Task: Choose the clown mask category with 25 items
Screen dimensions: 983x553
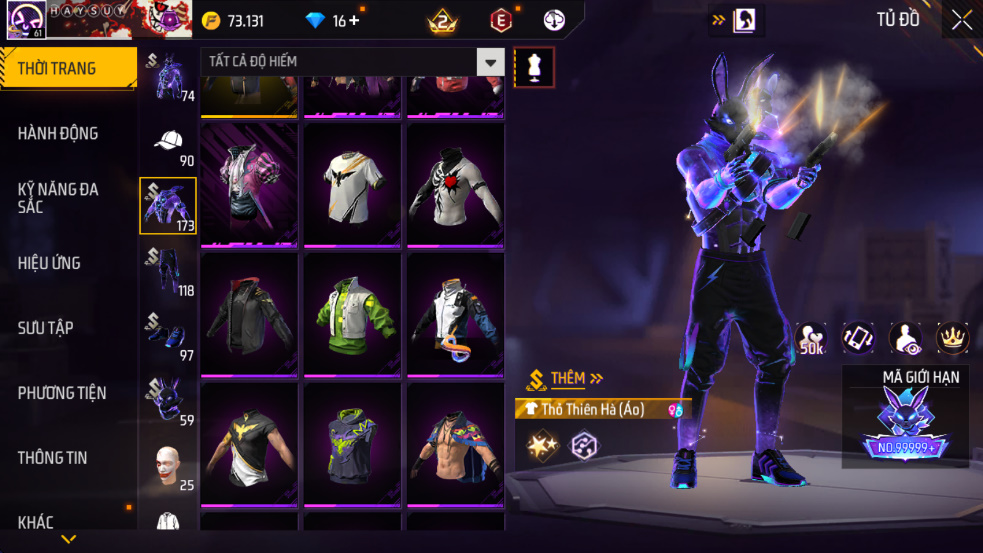Action: [168, 467]
